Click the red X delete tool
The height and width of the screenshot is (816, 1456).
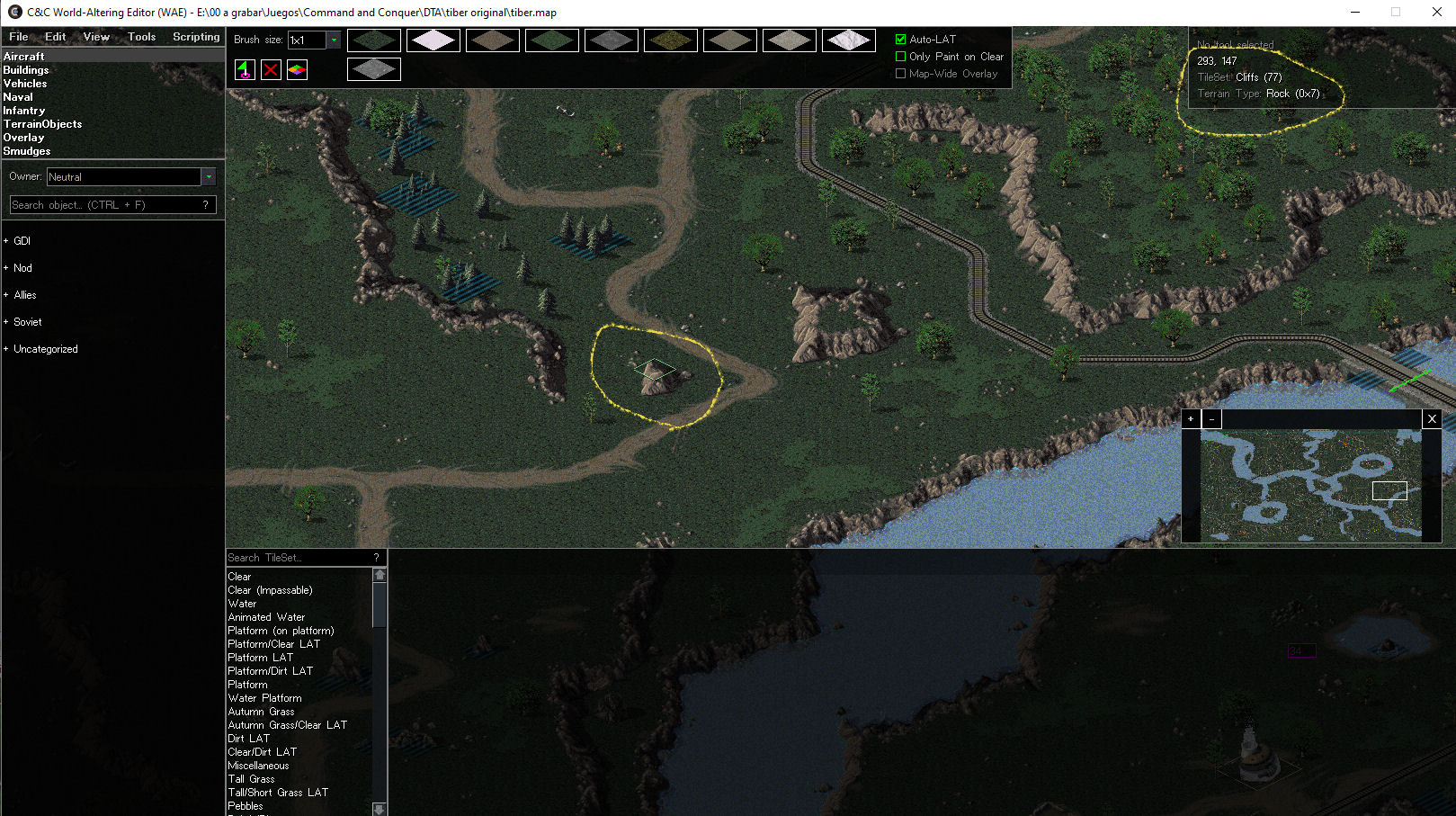[271, 69]
